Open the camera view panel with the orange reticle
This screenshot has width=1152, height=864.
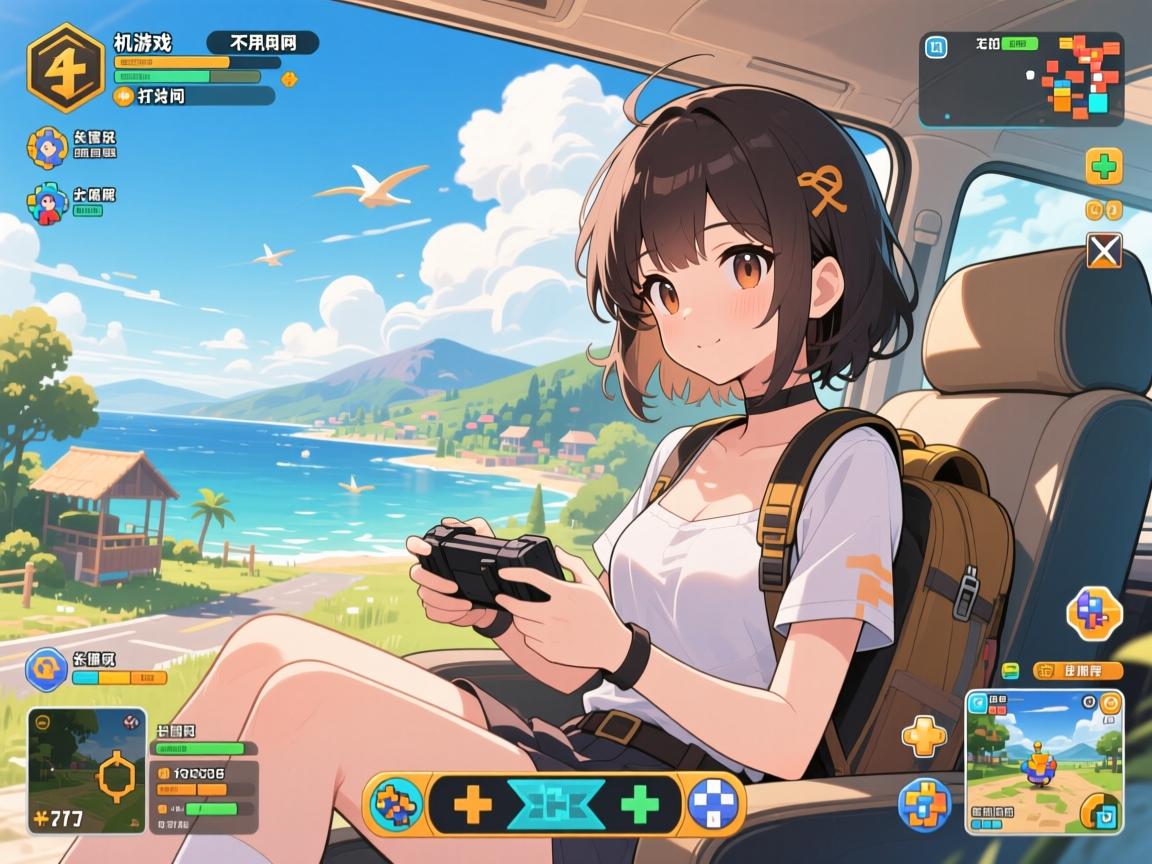tap(87, 771)
